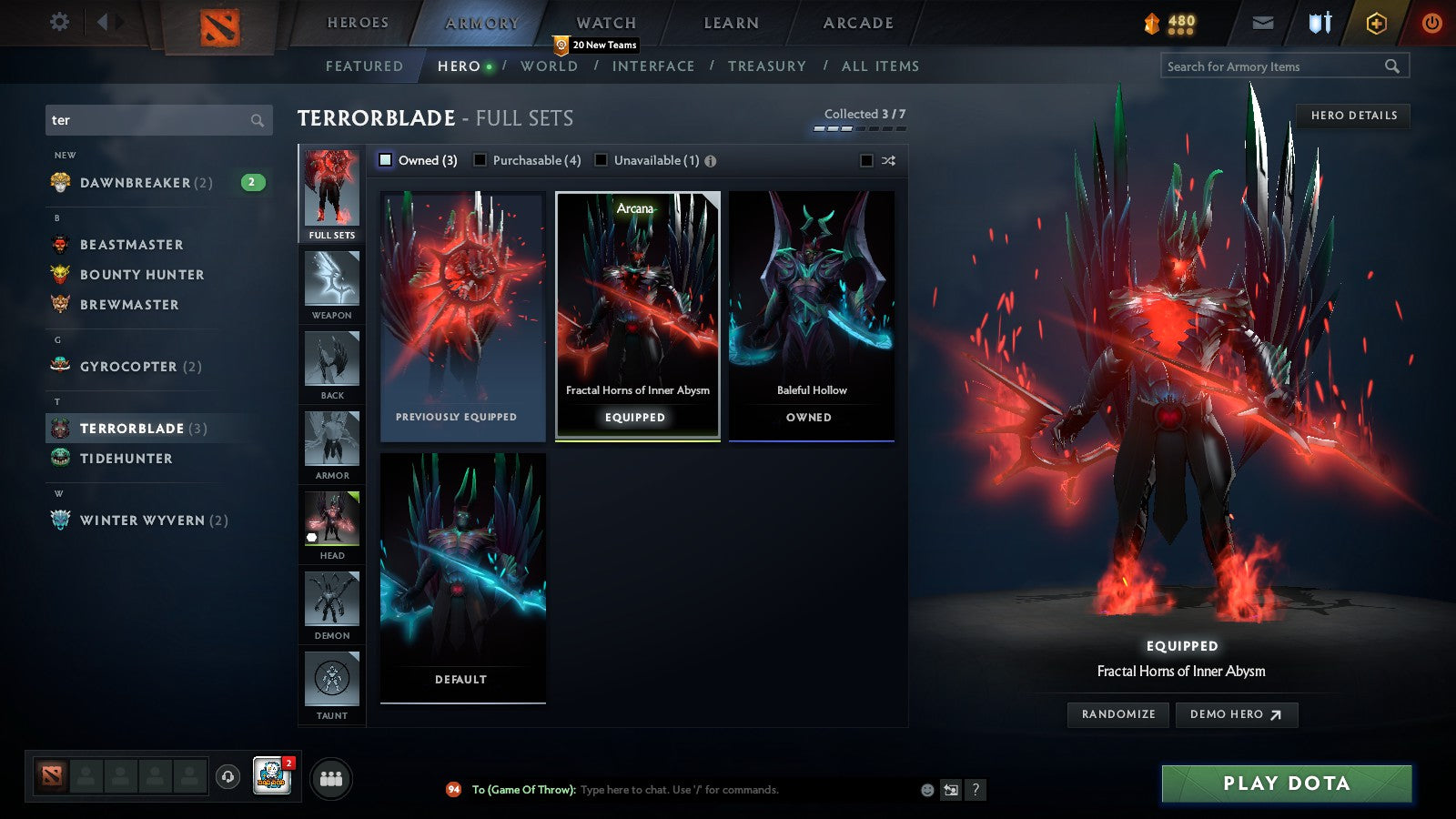
Task: Switch to the TREASURY tab
Action: point(768,66)
